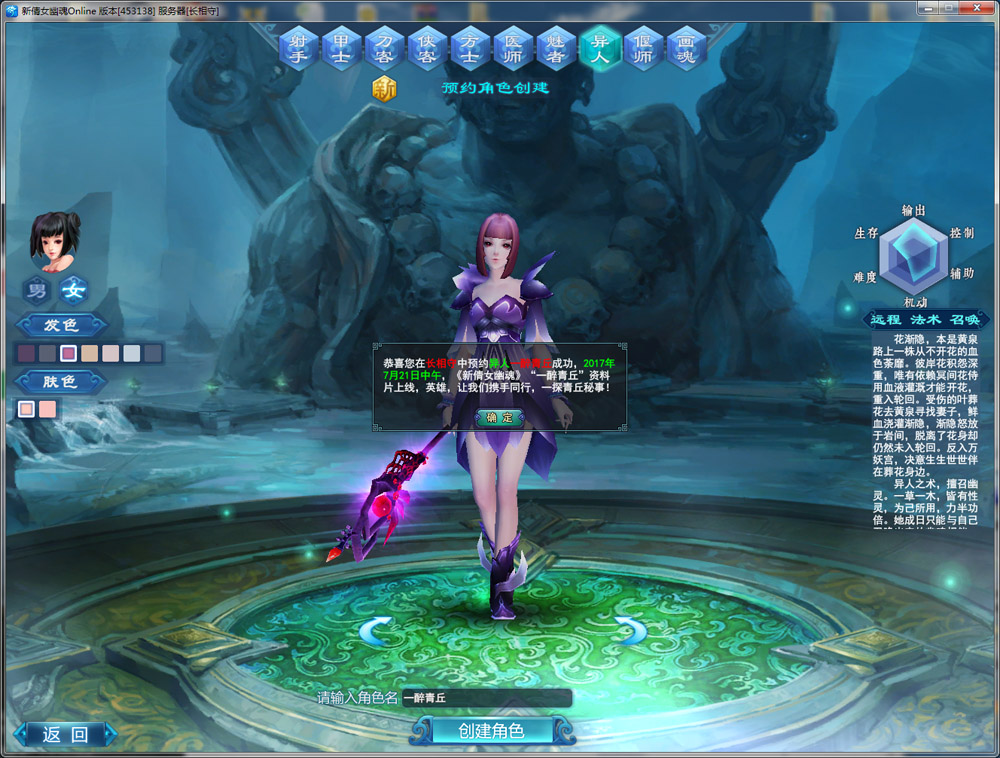
Task: Confirm the reservation dialog with 确定
Action: [x=499, y=417]
